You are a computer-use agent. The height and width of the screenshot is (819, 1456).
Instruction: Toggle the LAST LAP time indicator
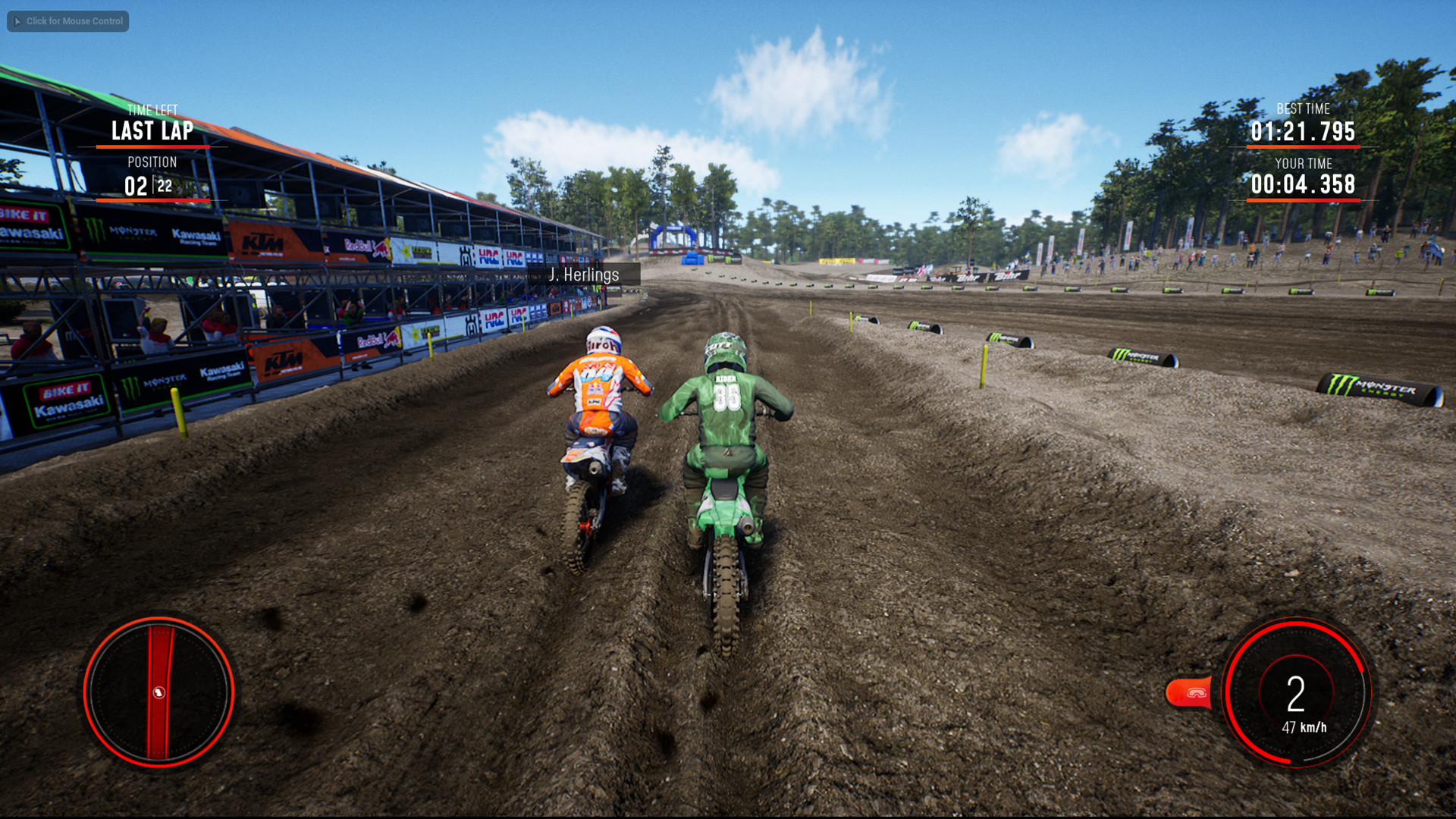152,130
